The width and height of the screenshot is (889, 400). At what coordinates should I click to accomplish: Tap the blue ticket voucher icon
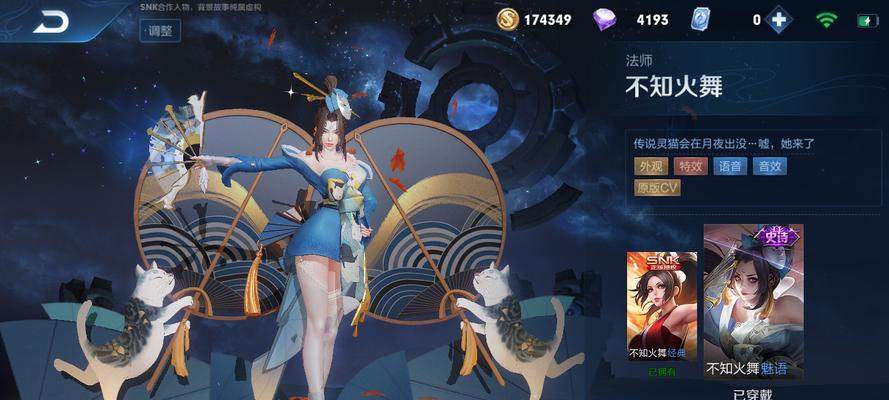click(x=701, y=19)
